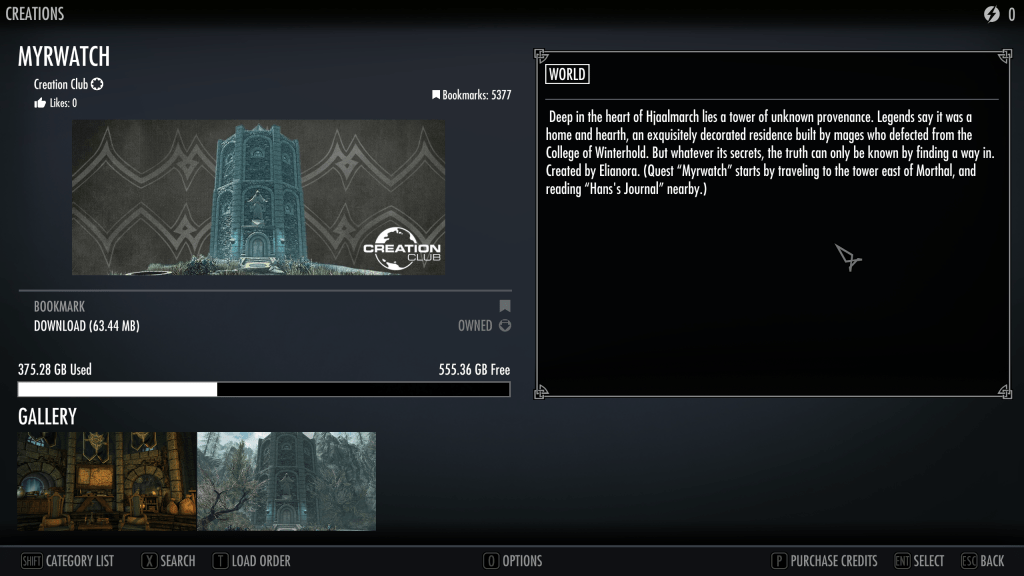The image size is (1024, 576).
Task: Click the Likes thumbs-up icon
Action: [40, 103]
